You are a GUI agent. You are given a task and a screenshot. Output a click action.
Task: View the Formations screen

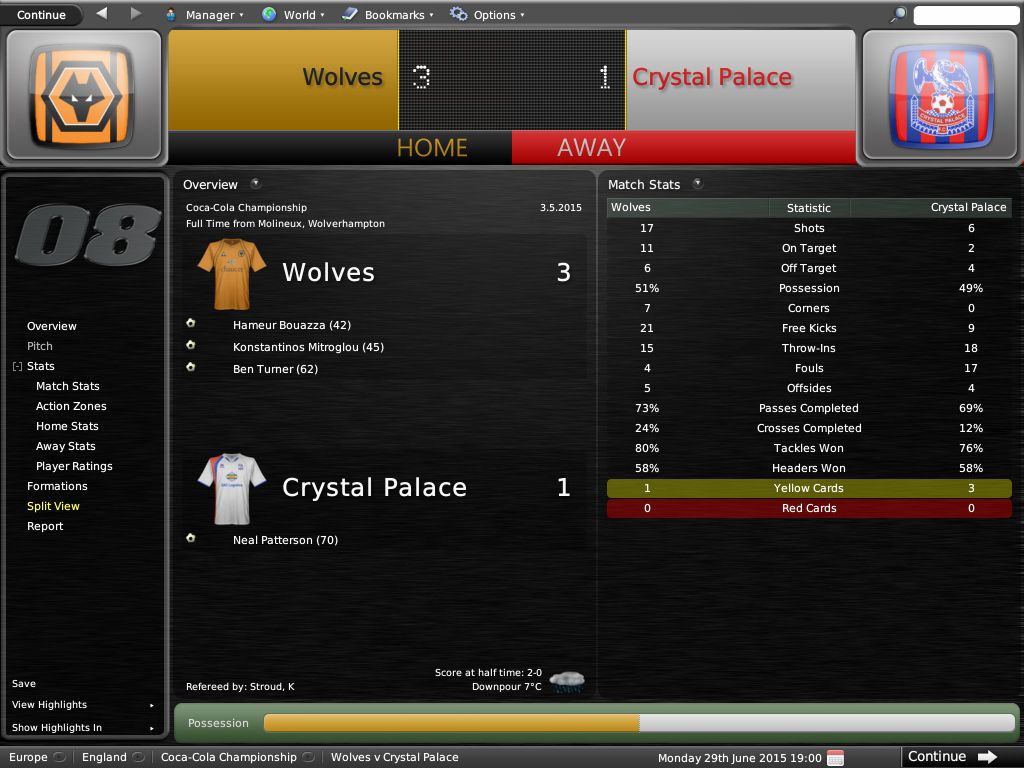tap(57, 486)
